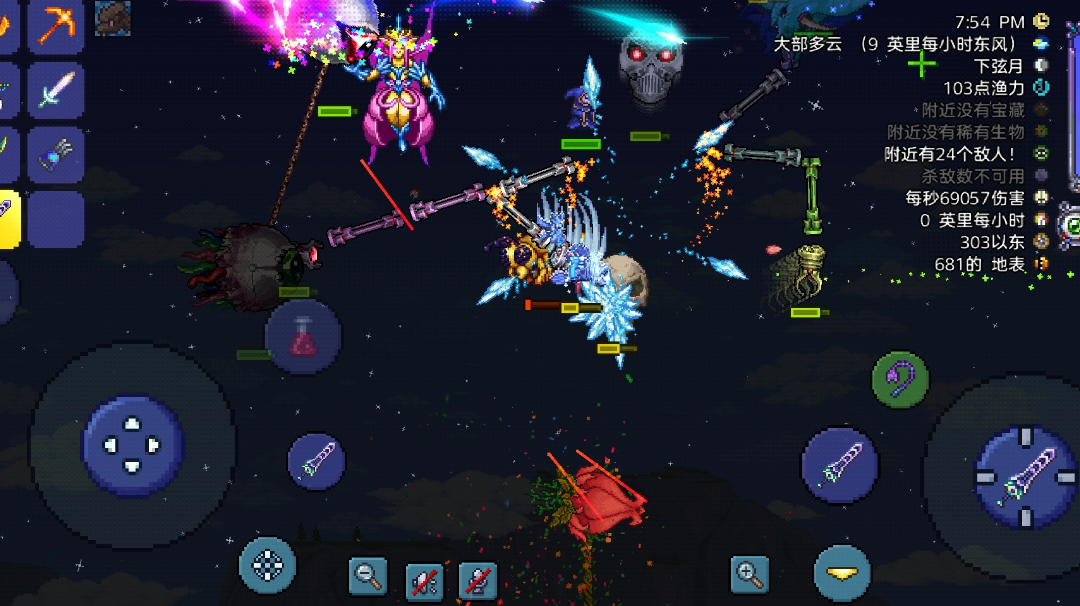Screen dimensions: 1080x606
Task: Select the blue gauntlet hotbar slot
Action: coord(55,155)
